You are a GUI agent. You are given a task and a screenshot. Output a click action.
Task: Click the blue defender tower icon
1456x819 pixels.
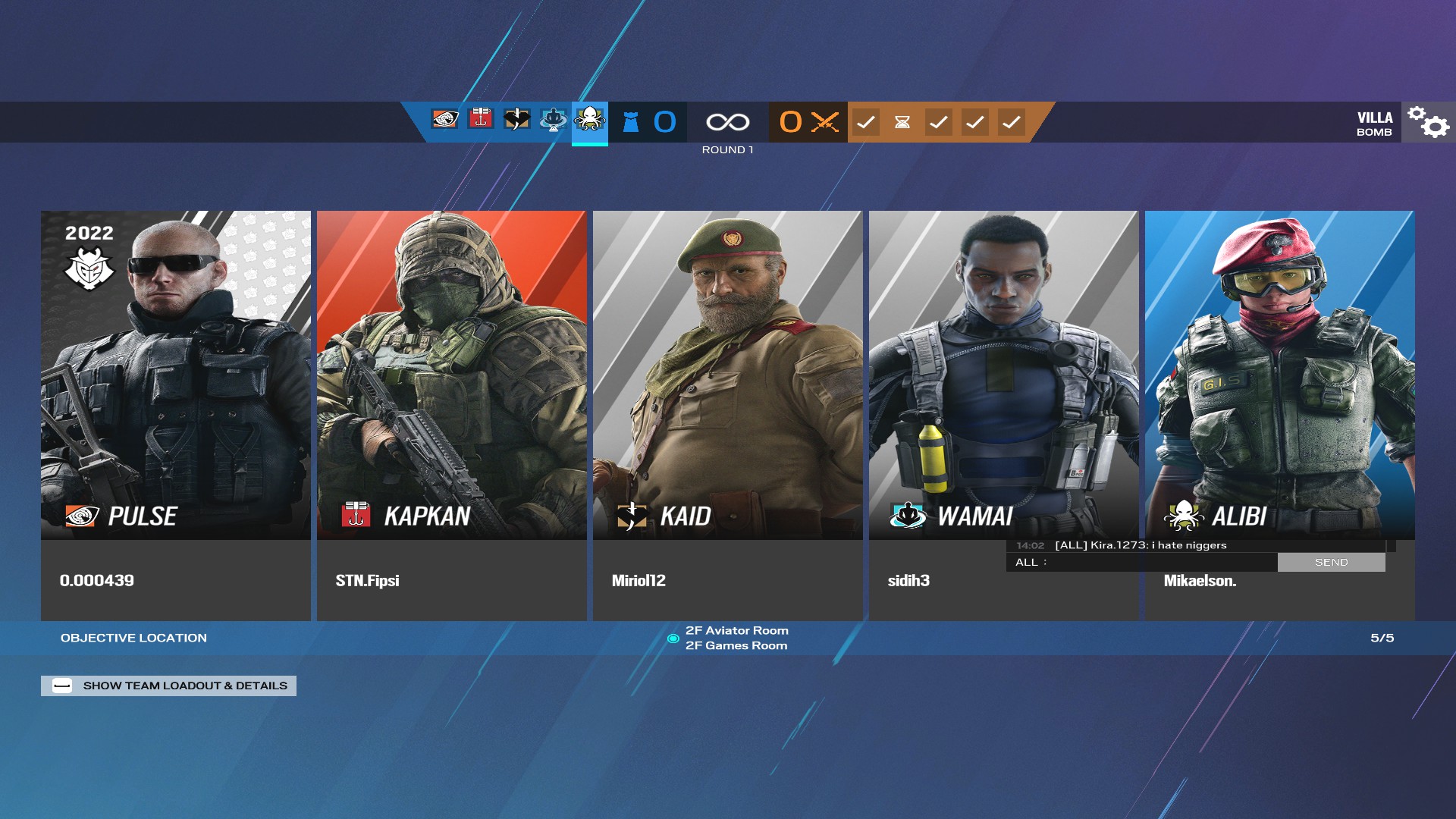point(629,121)
